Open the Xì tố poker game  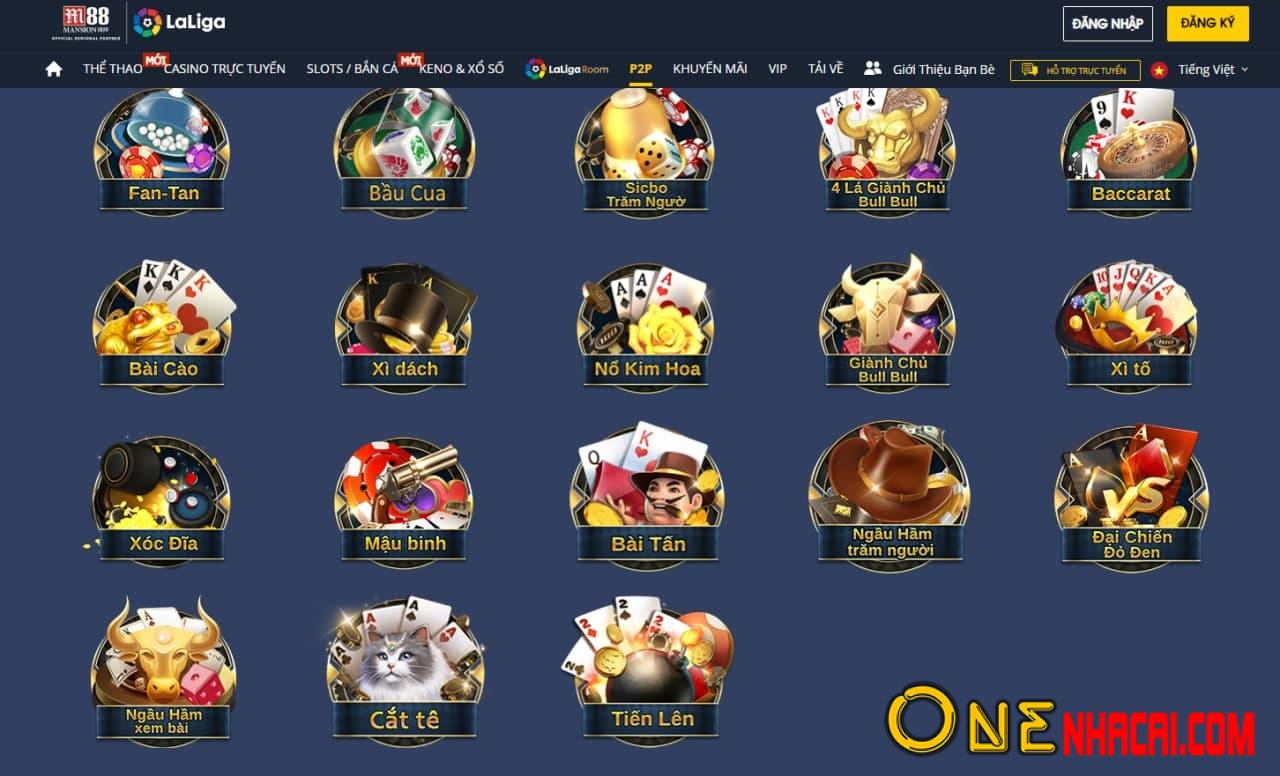pos(1129,325)
